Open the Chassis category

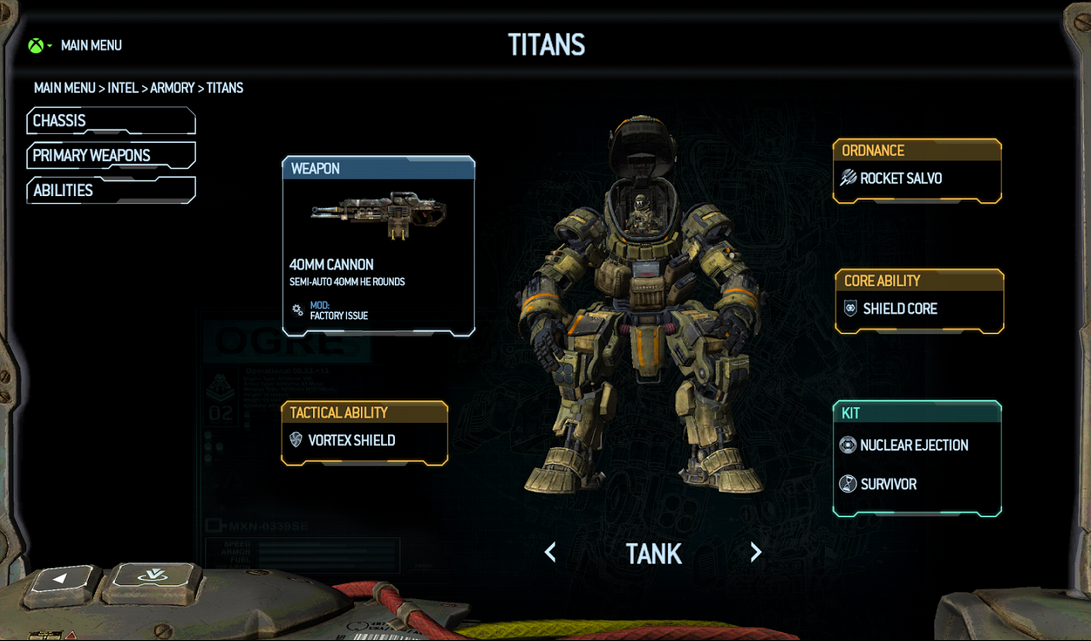click(x=110, y=121)
